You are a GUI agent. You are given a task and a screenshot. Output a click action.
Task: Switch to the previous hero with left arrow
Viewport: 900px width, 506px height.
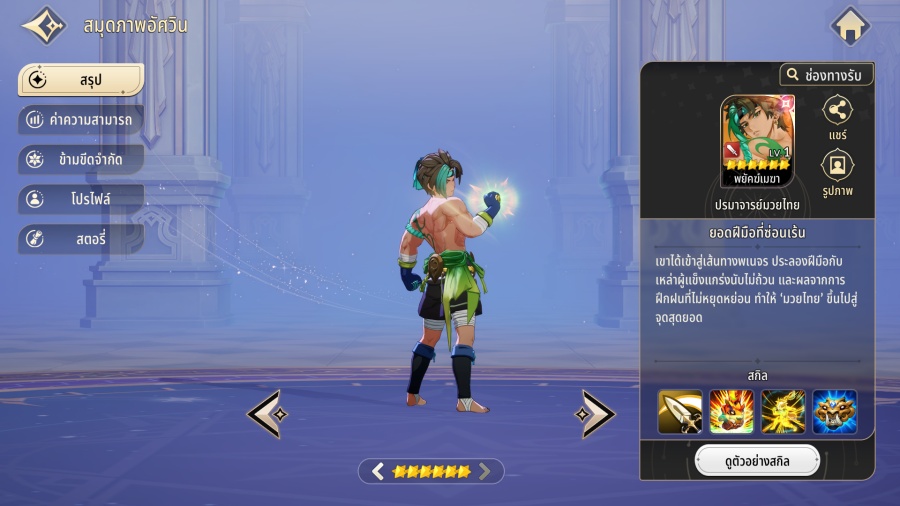265,414
